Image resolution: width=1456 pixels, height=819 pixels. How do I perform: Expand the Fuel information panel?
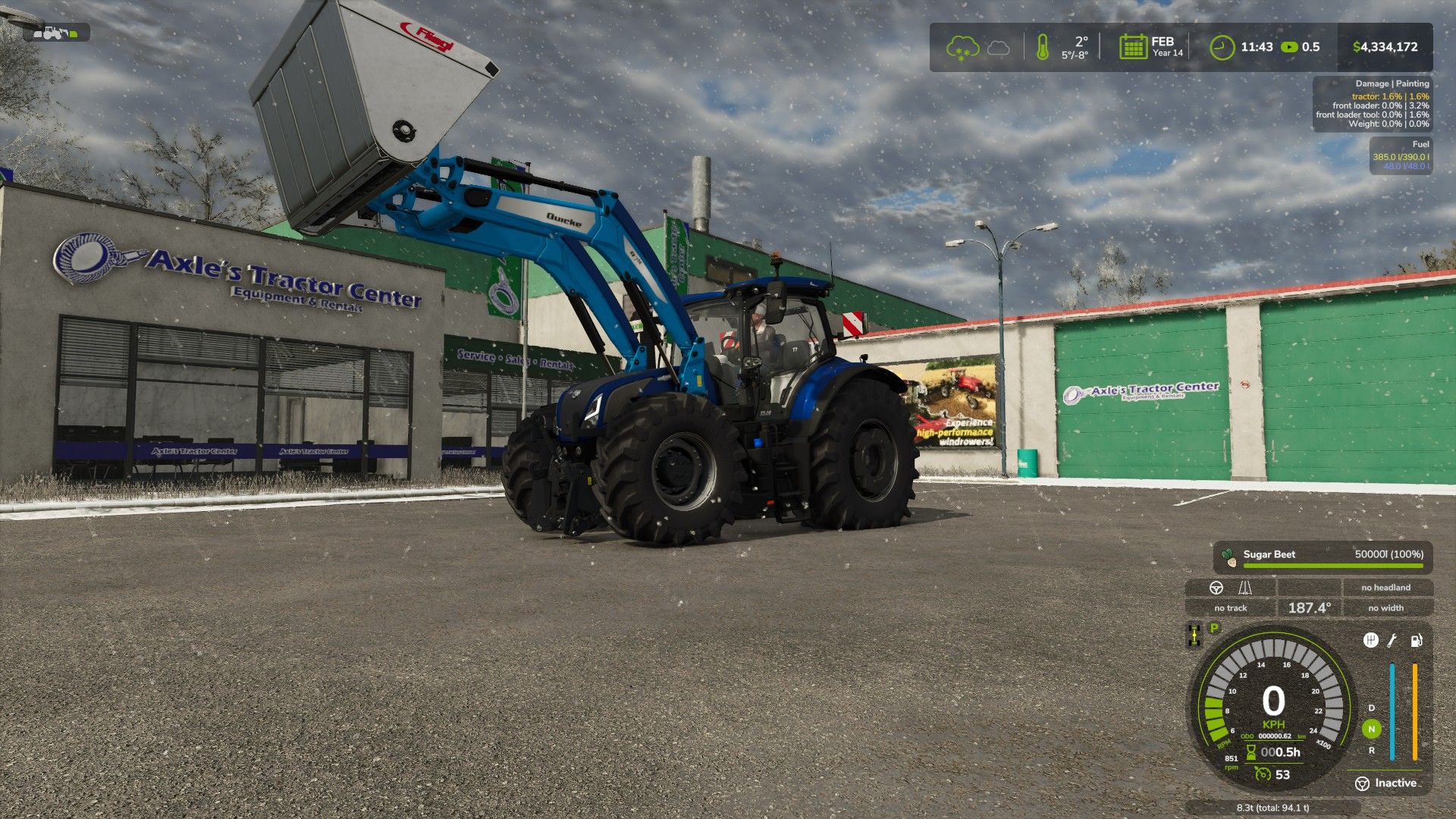[x=1414, y=145]
